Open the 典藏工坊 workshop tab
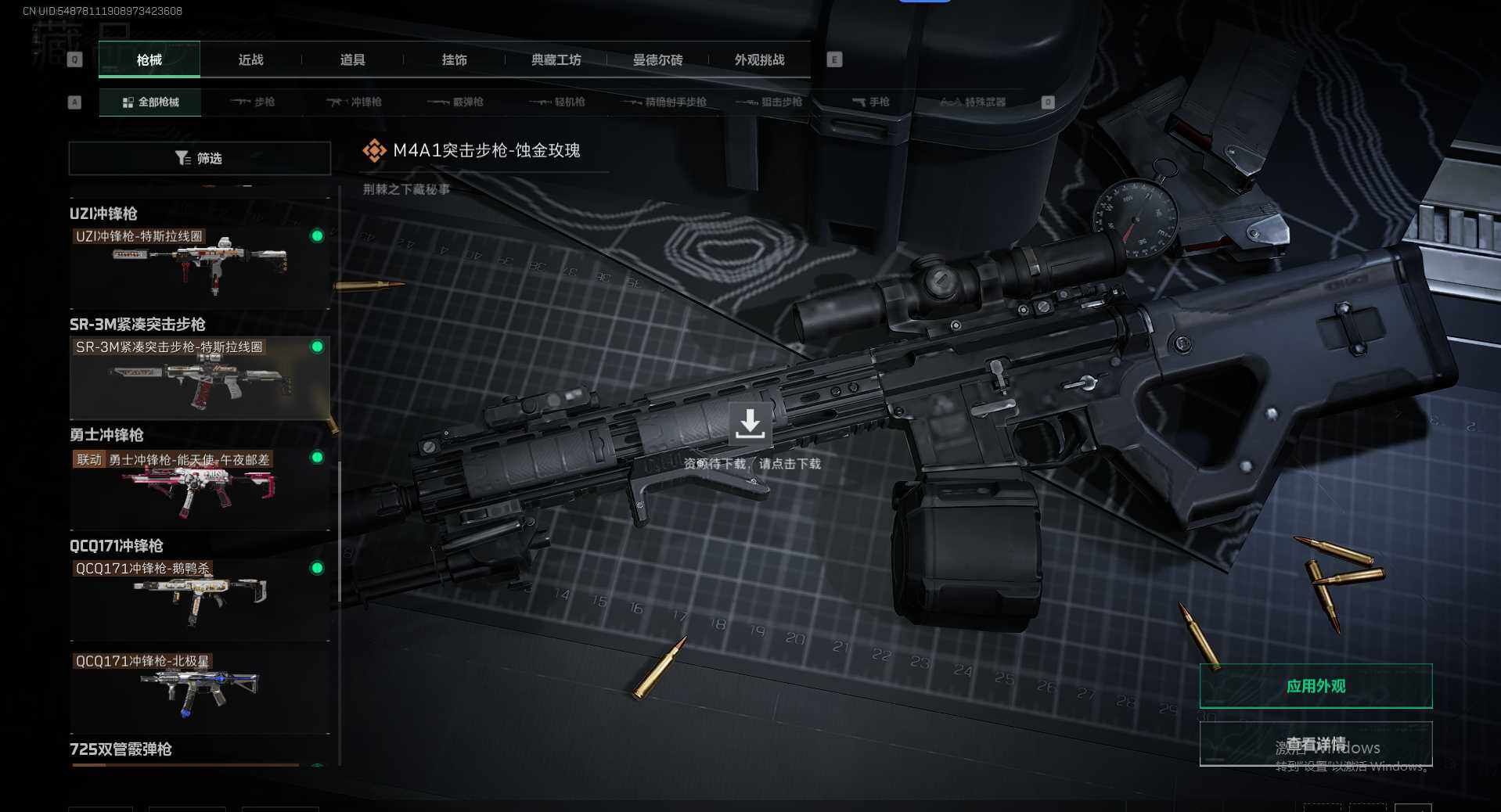 click(x=556, y=60)
